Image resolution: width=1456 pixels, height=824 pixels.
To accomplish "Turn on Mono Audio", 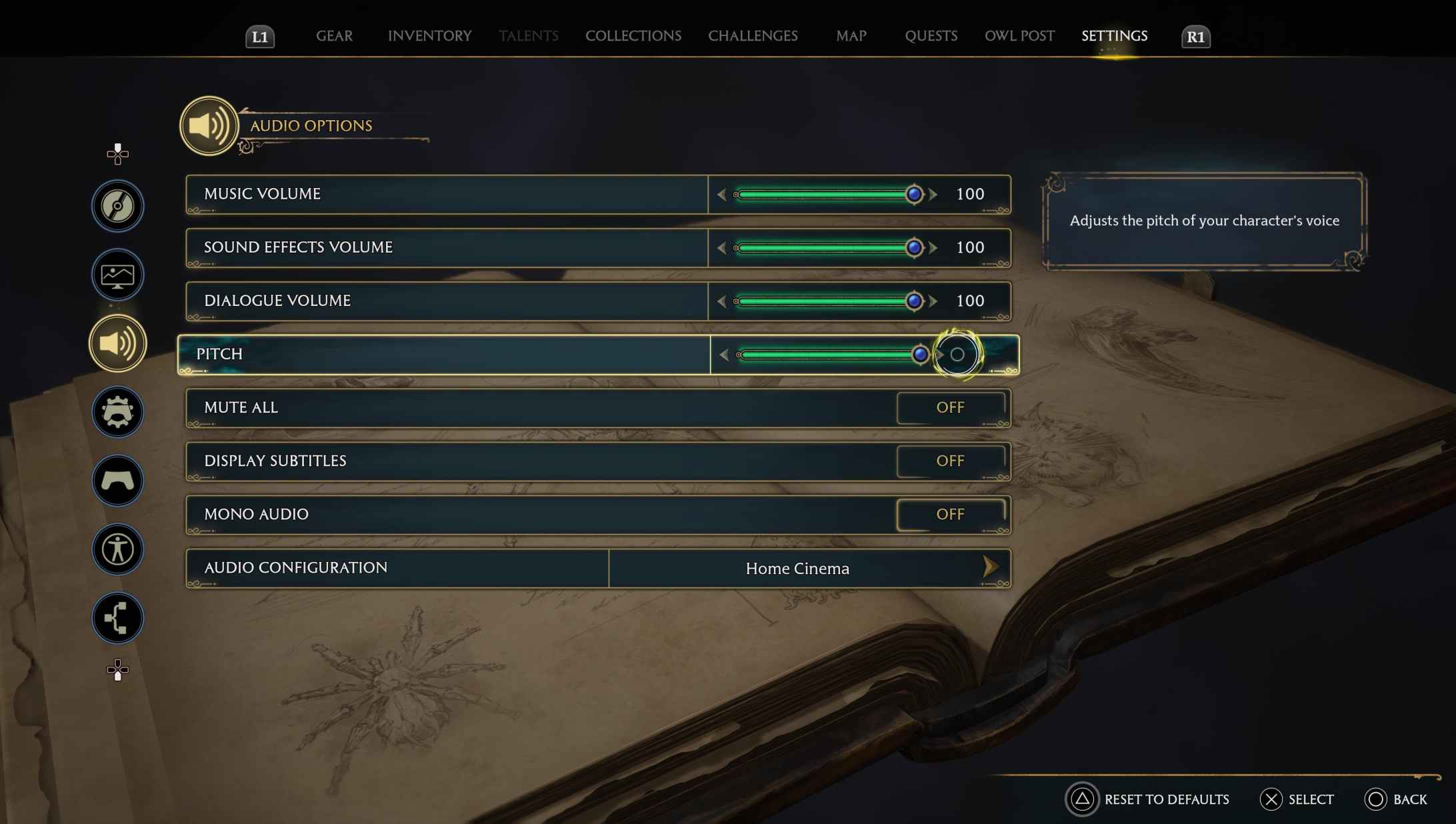I will (951, 514).
